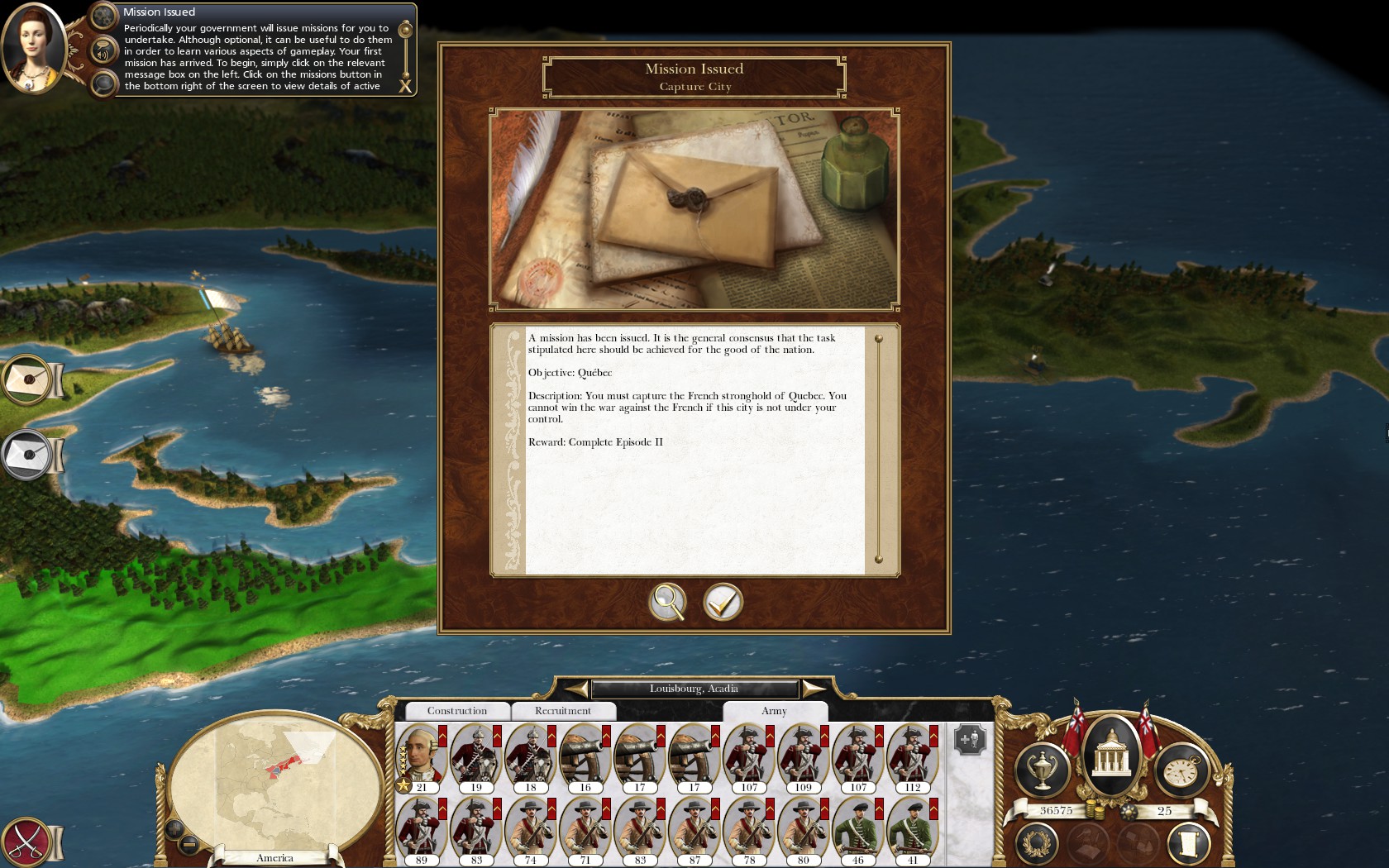1389x868 pixels.
Task: Switch to the Recruitment tab
Action: (x=562, y=711)
